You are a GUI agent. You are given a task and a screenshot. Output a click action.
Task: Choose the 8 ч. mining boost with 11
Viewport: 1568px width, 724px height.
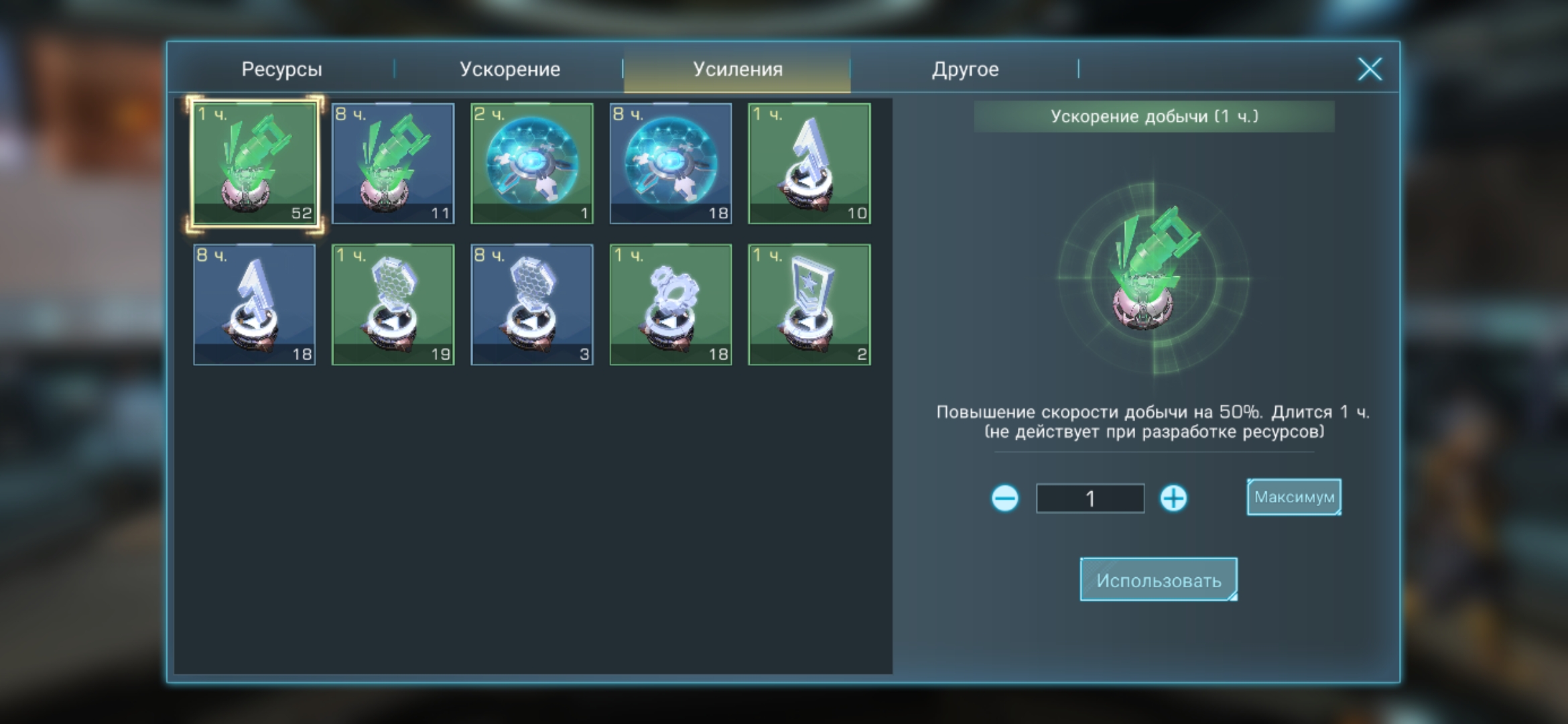[x=393, y=164]
